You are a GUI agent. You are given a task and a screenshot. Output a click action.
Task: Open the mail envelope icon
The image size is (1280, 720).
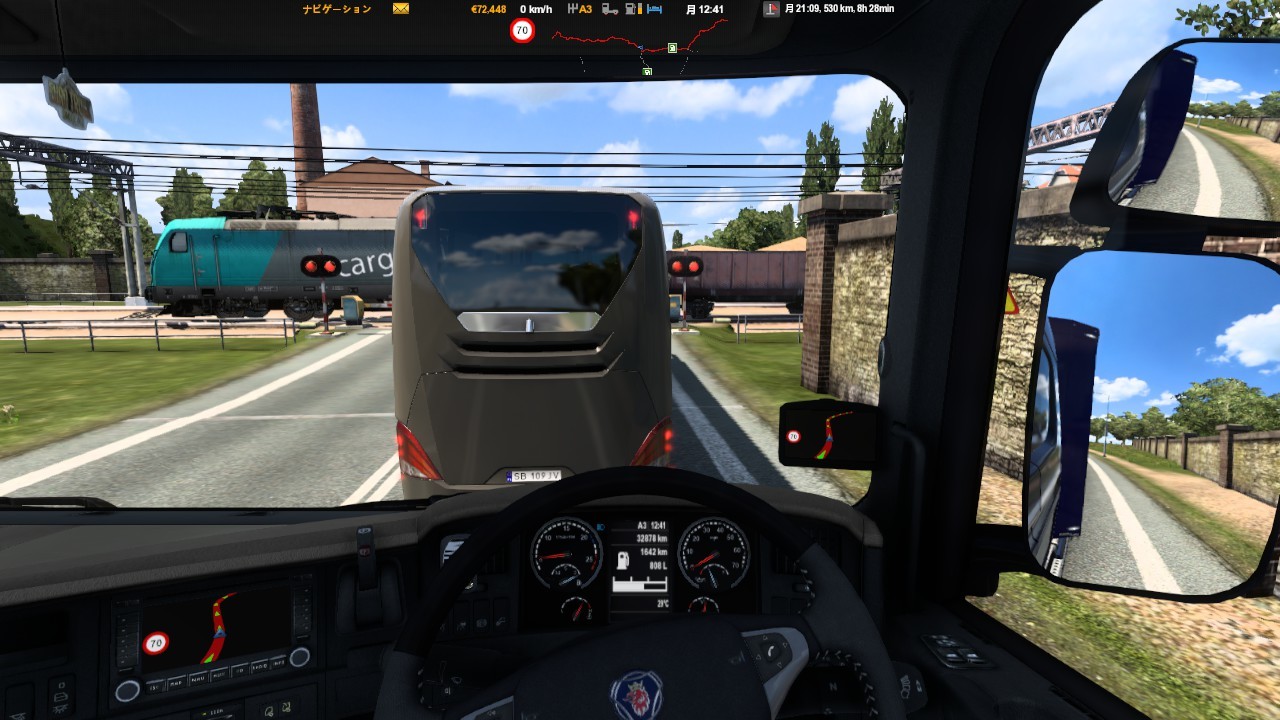401,9
